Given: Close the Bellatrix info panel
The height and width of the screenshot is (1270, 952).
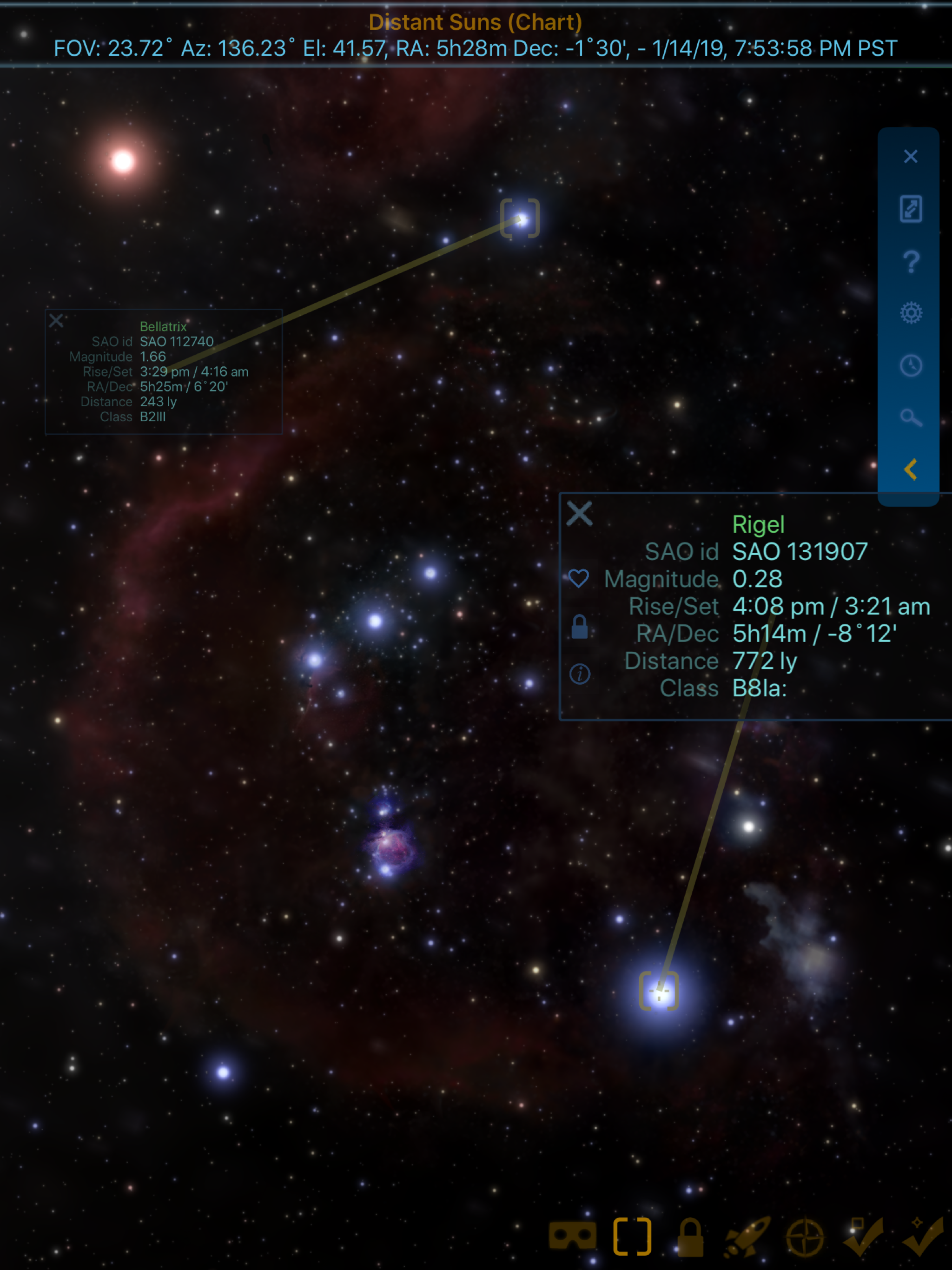Looking at the screenshot, I should point(56,320).
